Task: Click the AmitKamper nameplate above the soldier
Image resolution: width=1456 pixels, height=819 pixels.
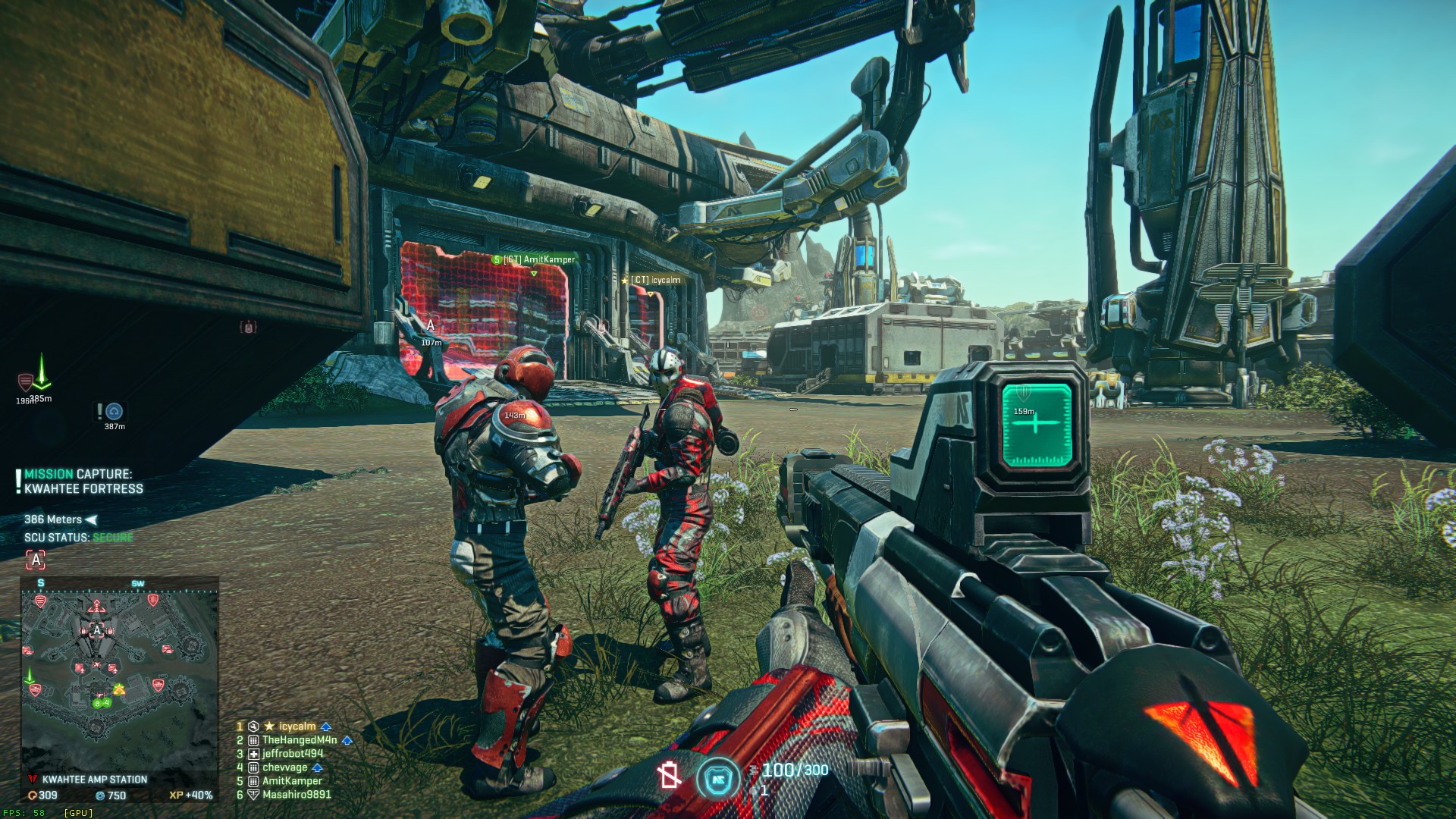Action: pyautogui.click(x=534, y=259)
